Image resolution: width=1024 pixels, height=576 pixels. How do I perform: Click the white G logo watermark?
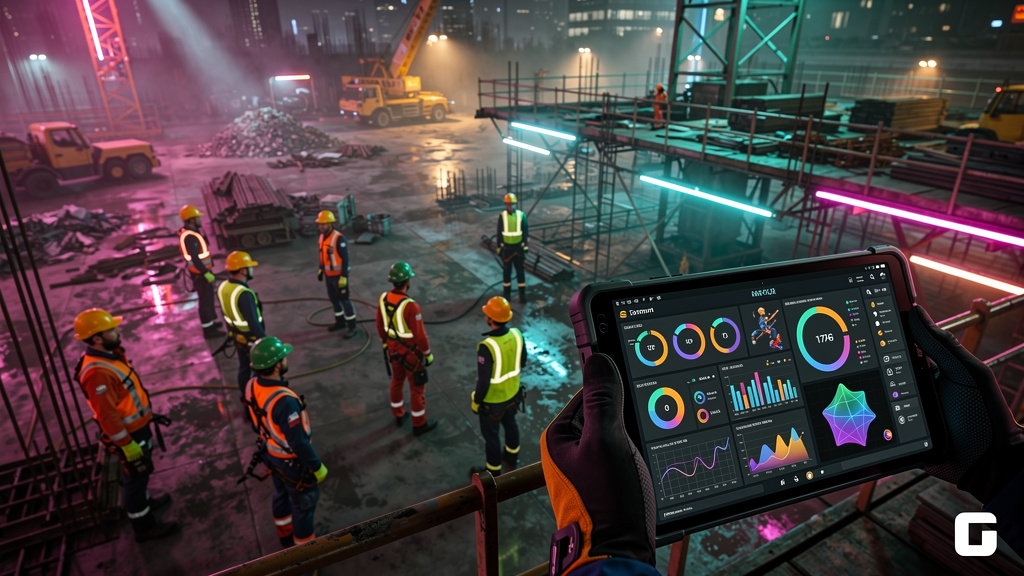[975, 534]
